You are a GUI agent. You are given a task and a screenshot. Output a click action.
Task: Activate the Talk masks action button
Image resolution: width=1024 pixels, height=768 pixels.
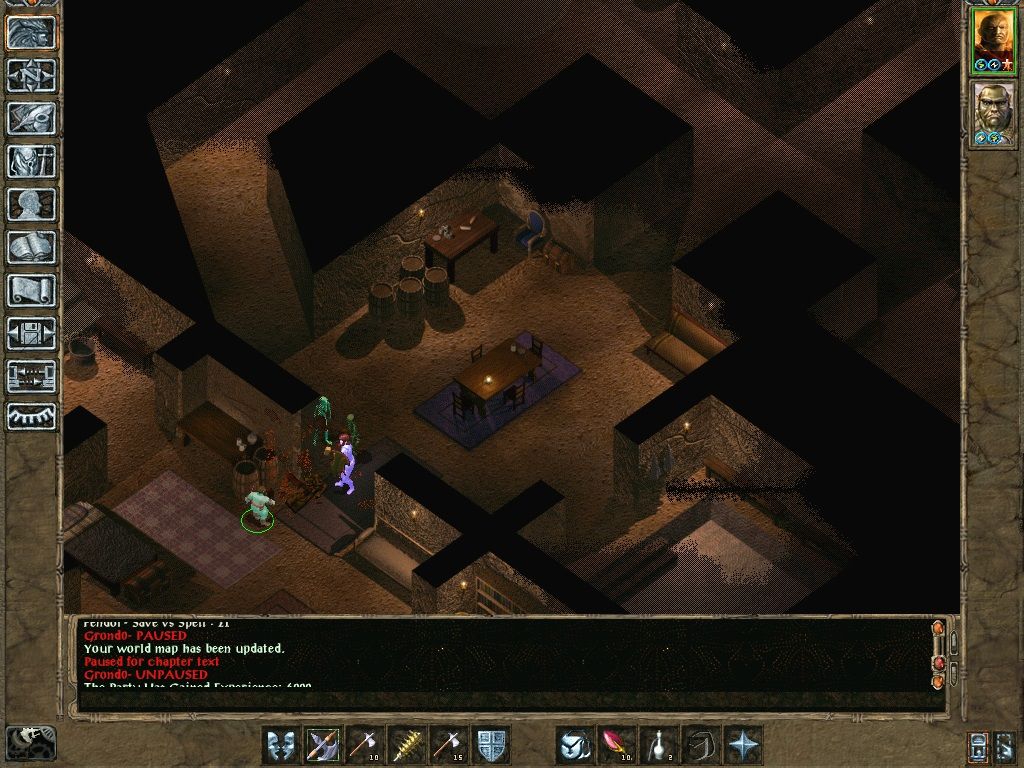(281, 745)
